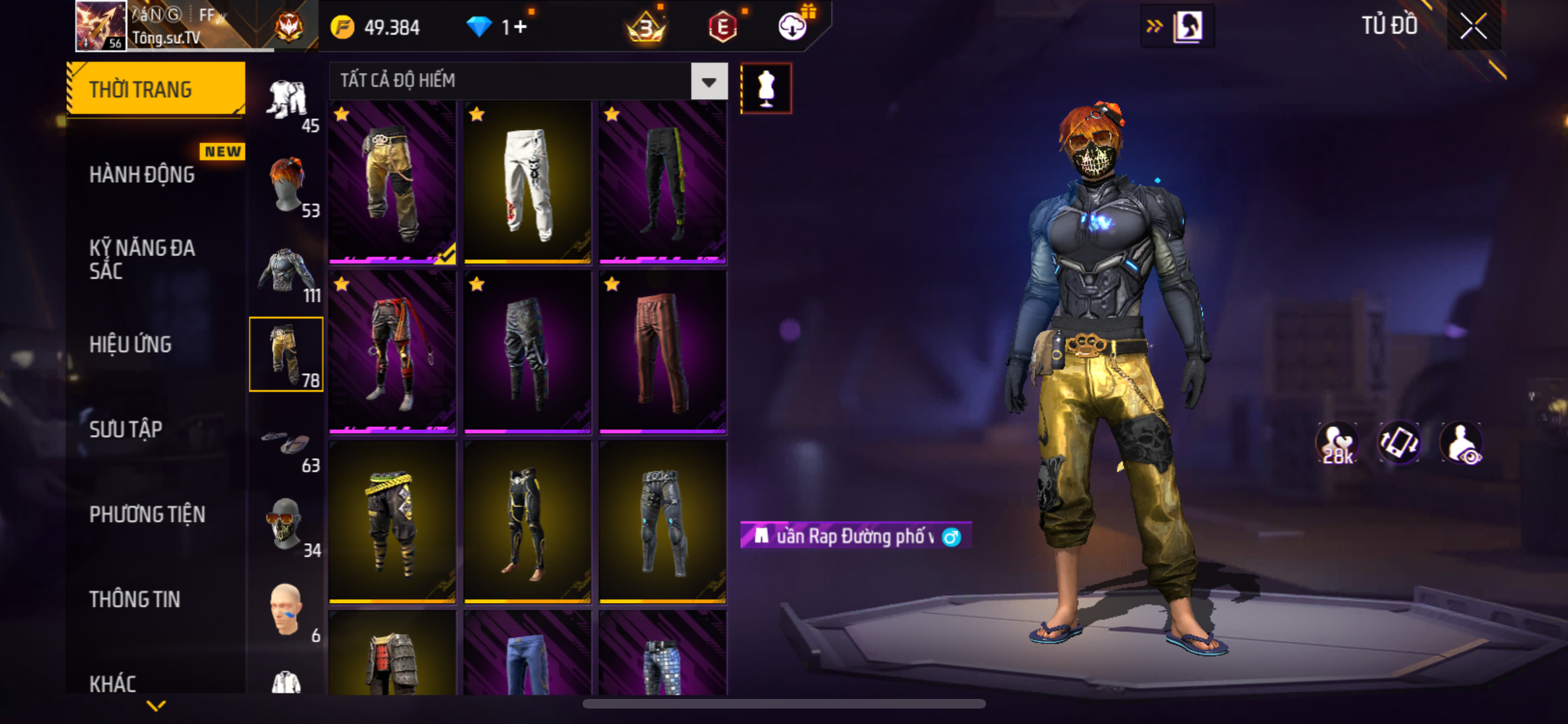This screenshot has height=724, width=1568.
Task: Pick the red striped pants
Action: [x=662, y=352]
